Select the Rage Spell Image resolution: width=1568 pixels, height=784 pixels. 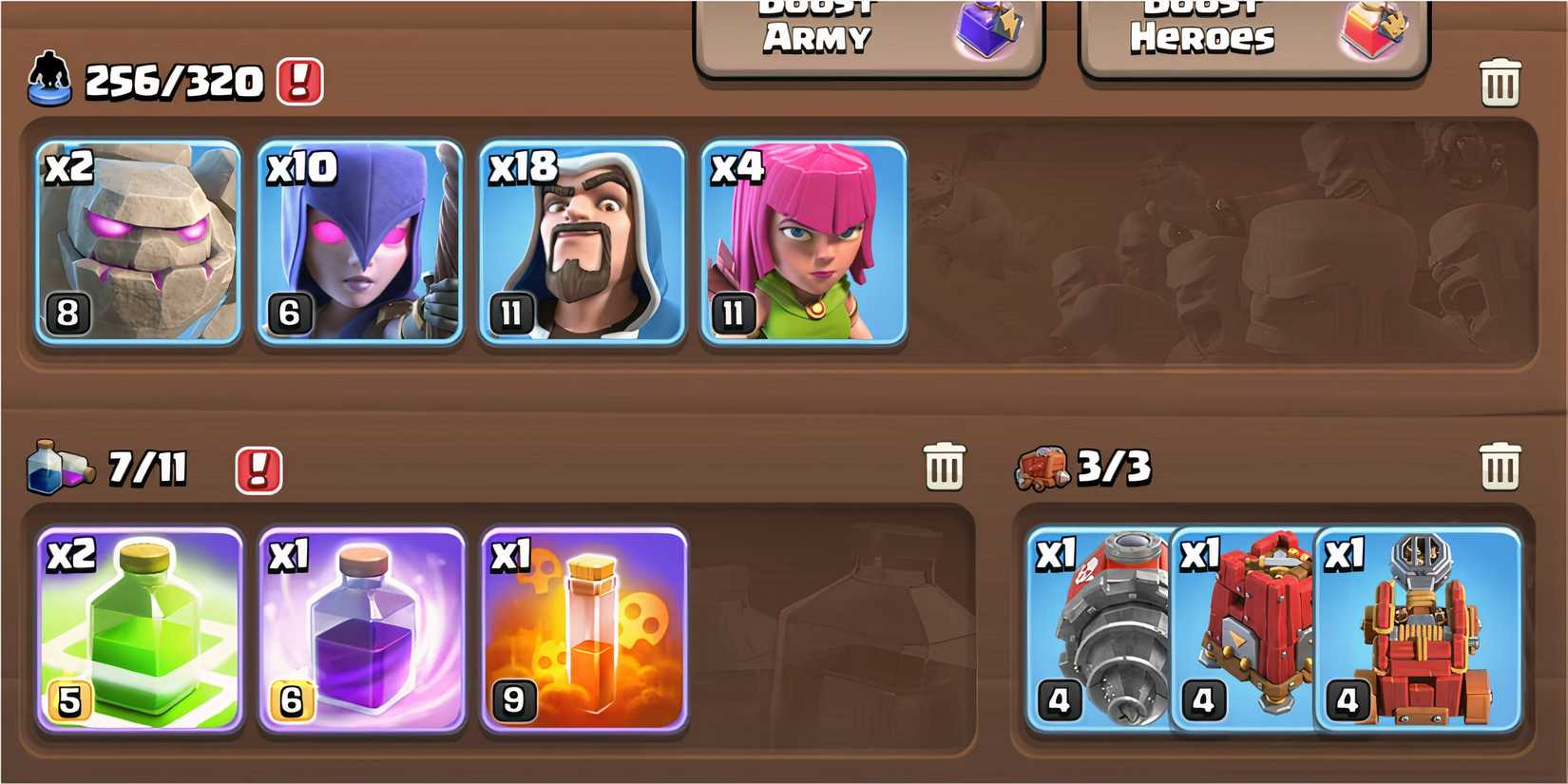(361, 627)
